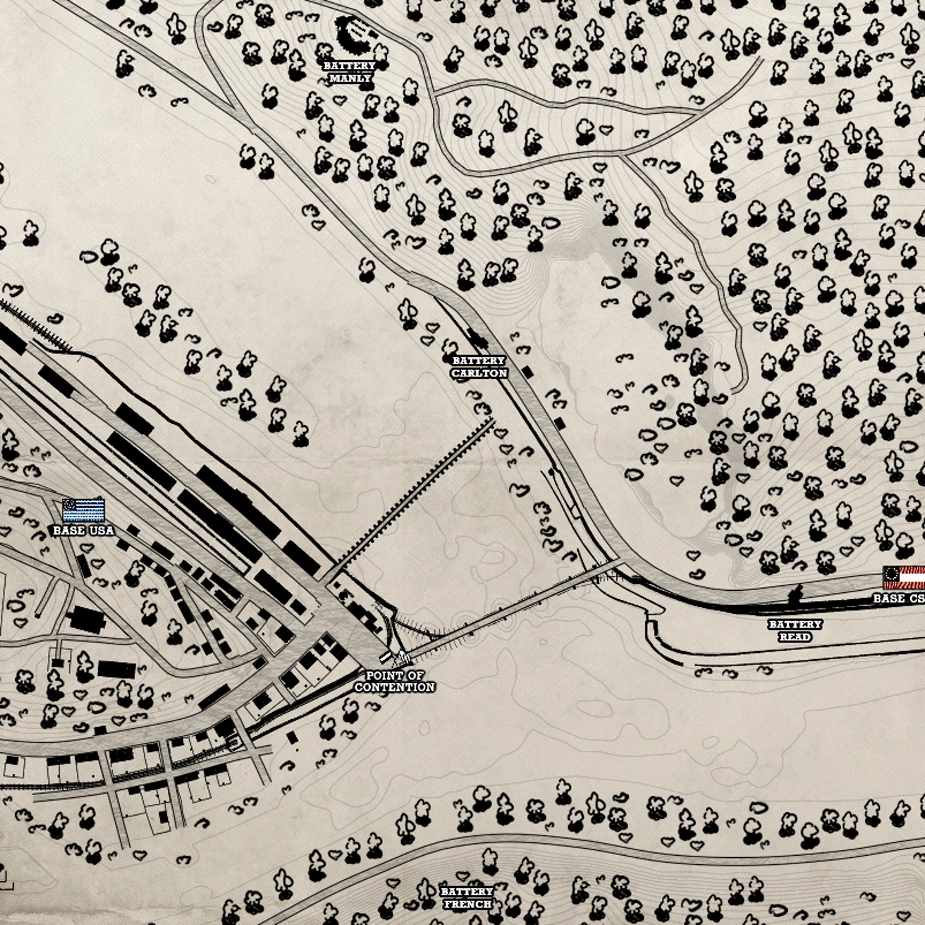Select the Battery Carlton map label
The image size is (925, 925).
click(479, 367)
